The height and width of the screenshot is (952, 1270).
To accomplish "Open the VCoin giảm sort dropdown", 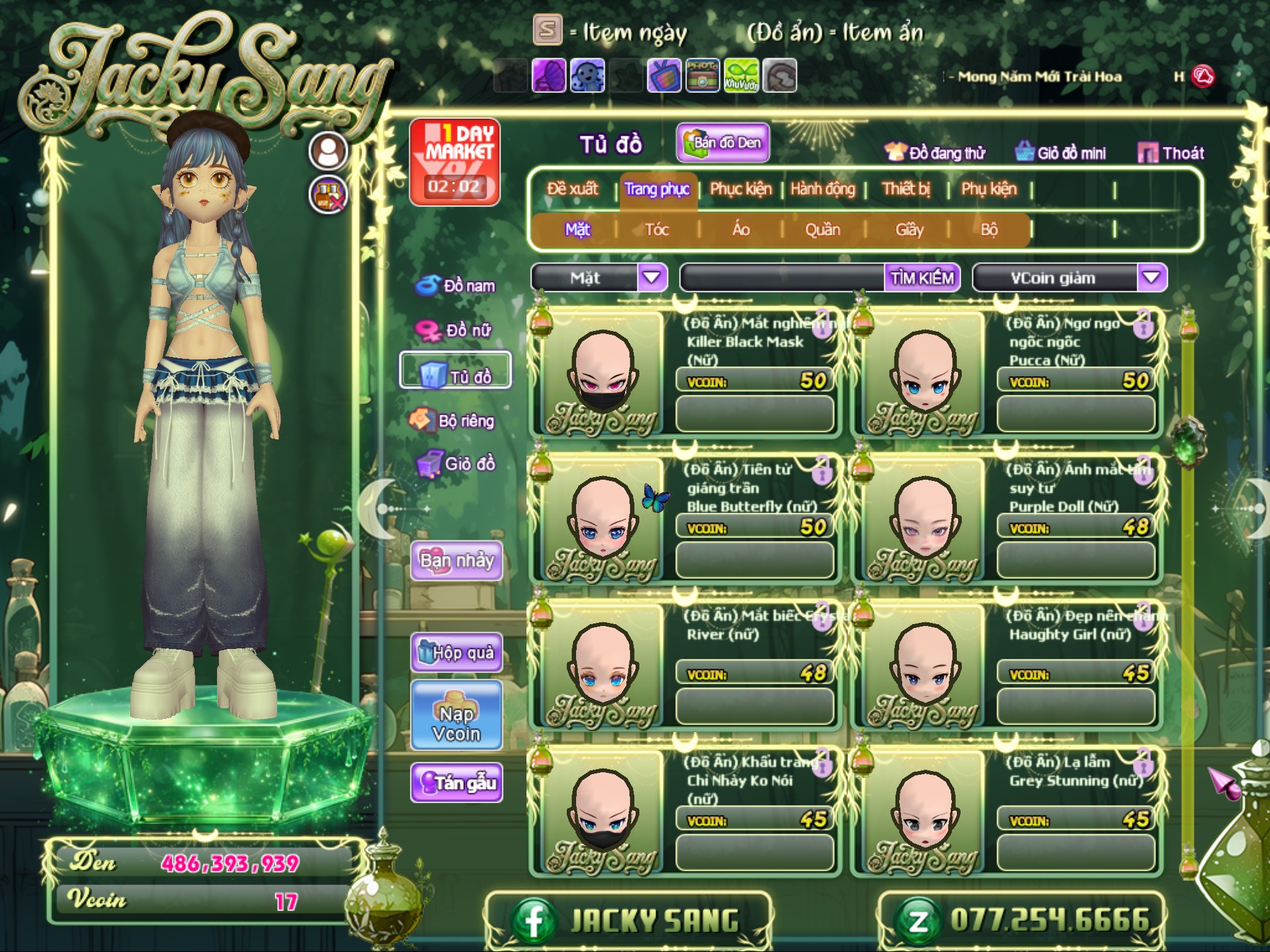I will coord(1151,278).
